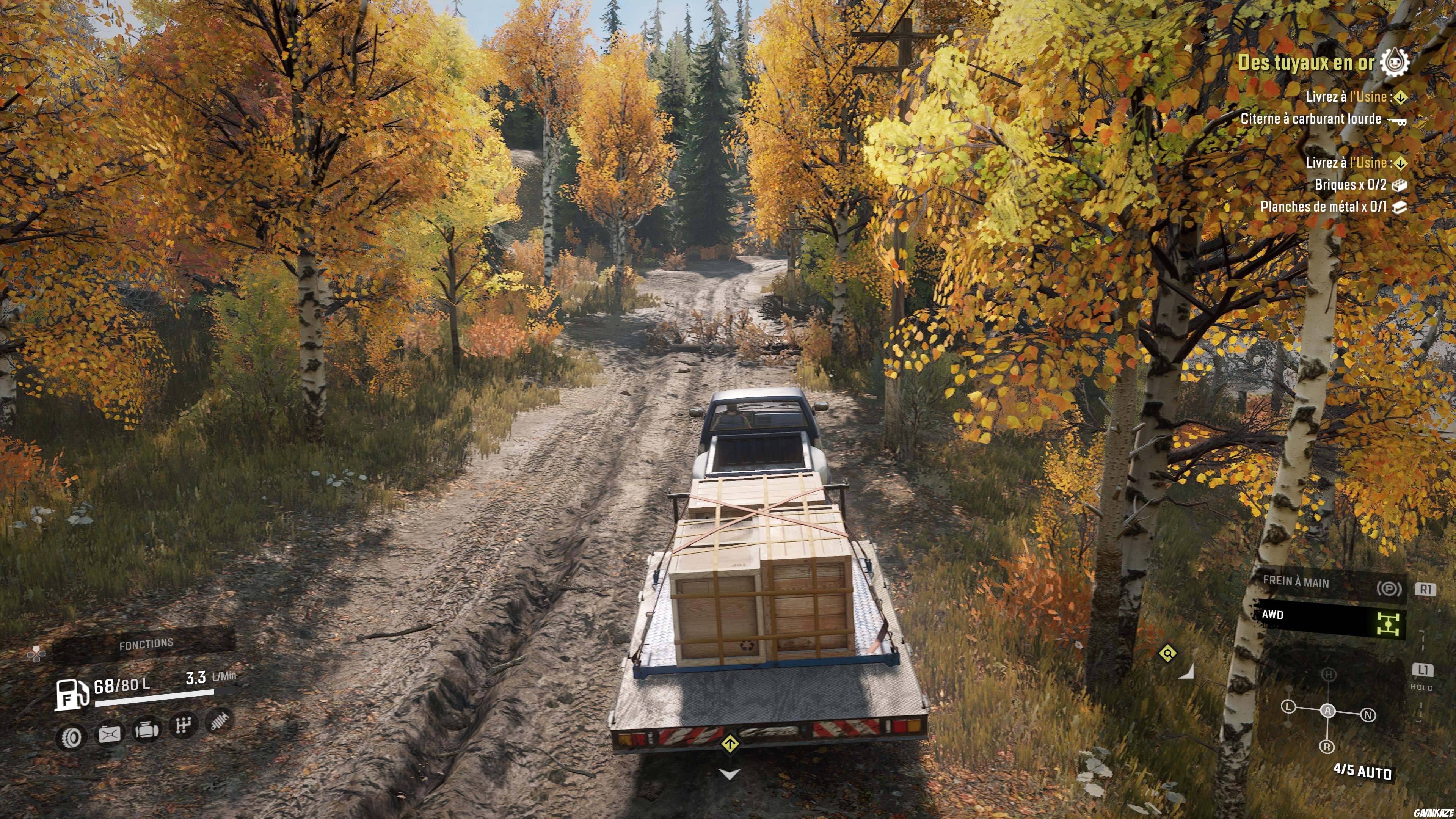
Task: Shift to the N neutral gear
Action: pos(1368,715)
